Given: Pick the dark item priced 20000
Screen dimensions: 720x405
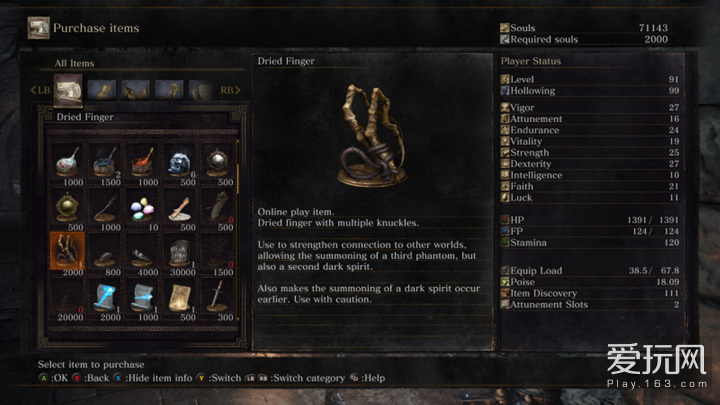Looking at the screenshot, I should pos(66,295).
